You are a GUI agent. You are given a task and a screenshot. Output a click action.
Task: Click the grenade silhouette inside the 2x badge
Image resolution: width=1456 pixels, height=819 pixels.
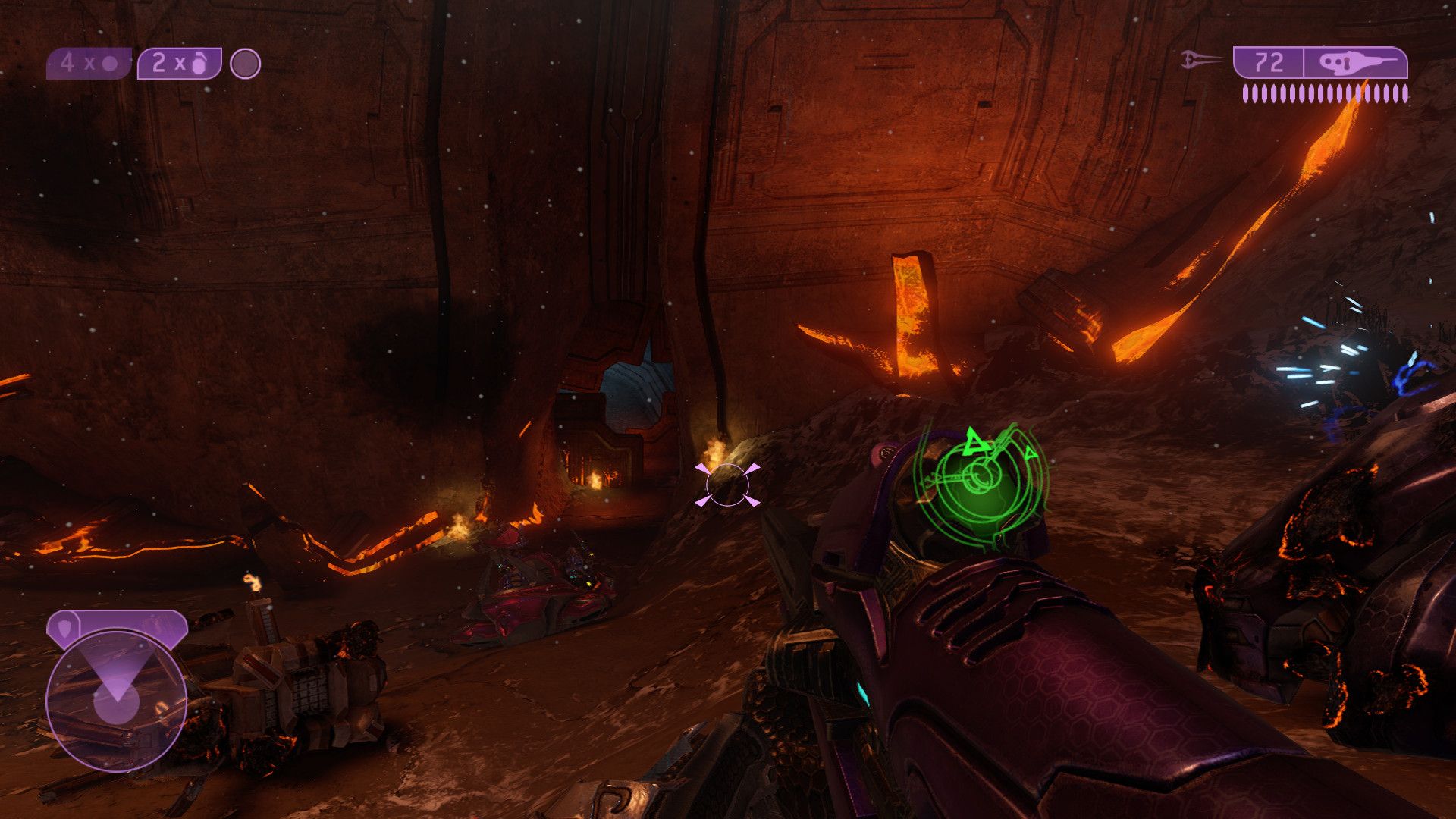(199, 64)
